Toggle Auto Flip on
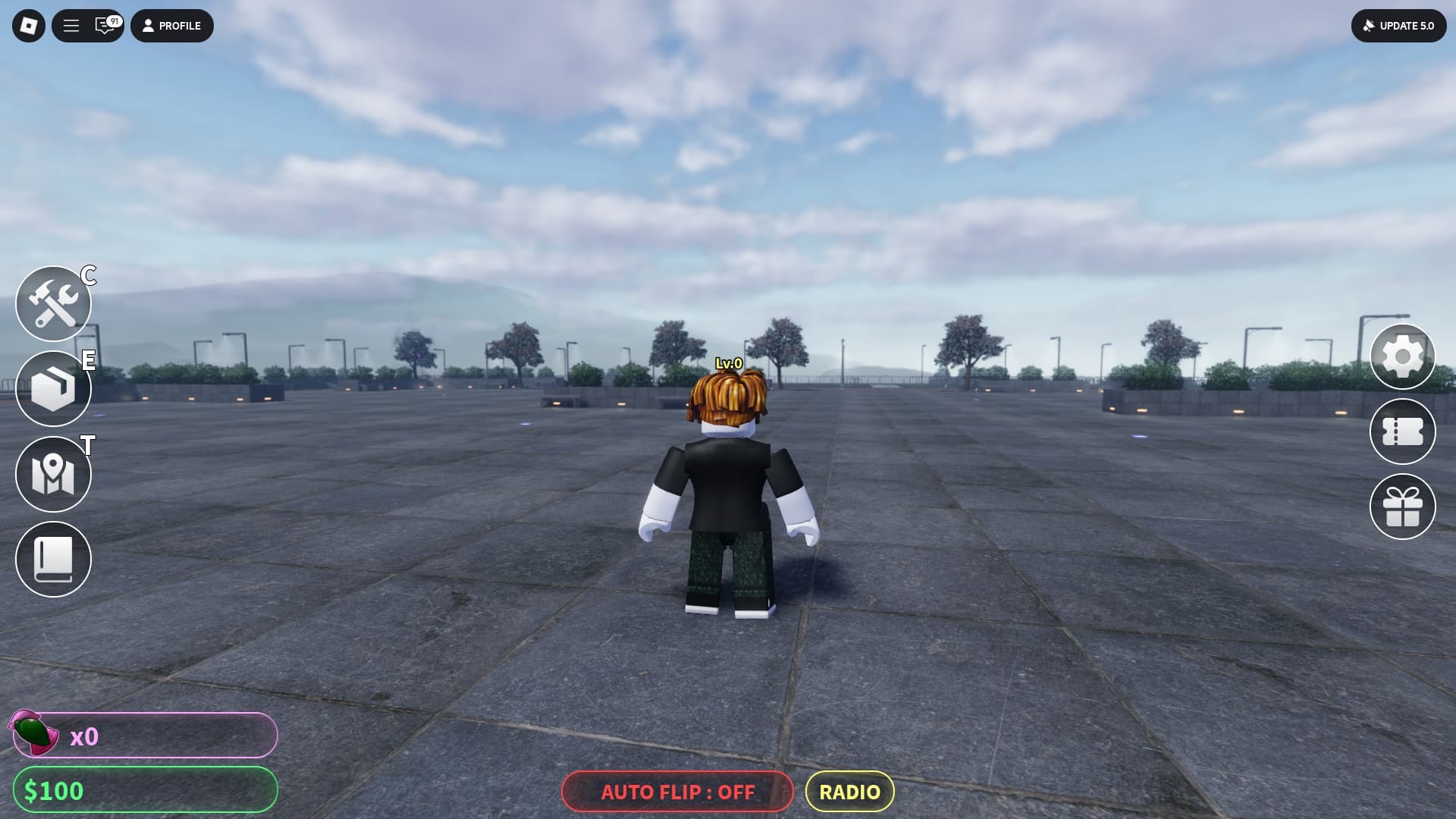Screen dimensions: 1456x819 pyautogui.click(x=677, y=792)
